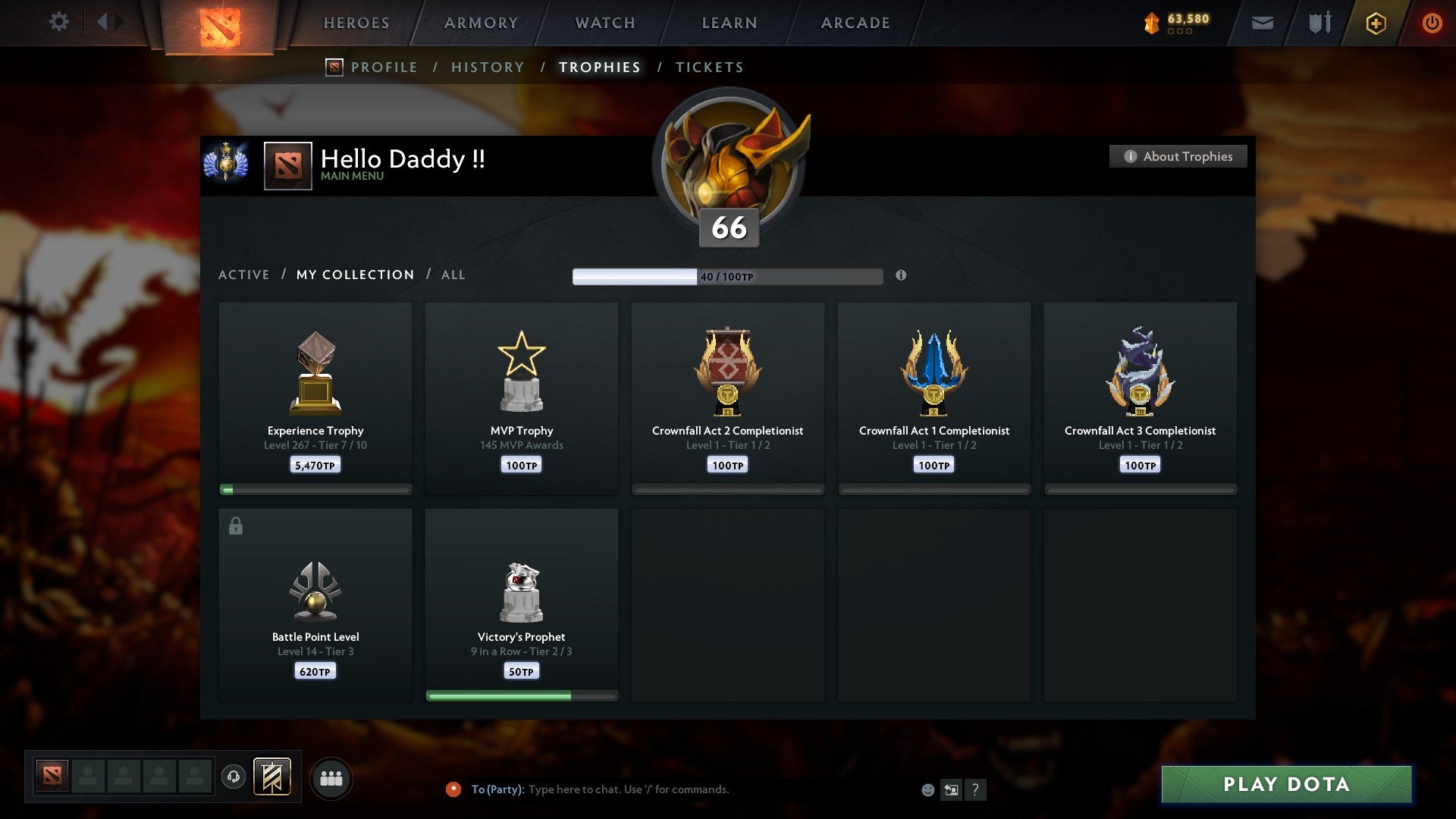1456x819 pixels.
Task: Expand the whisper target switcher in chat
Action: pos(952,789)
